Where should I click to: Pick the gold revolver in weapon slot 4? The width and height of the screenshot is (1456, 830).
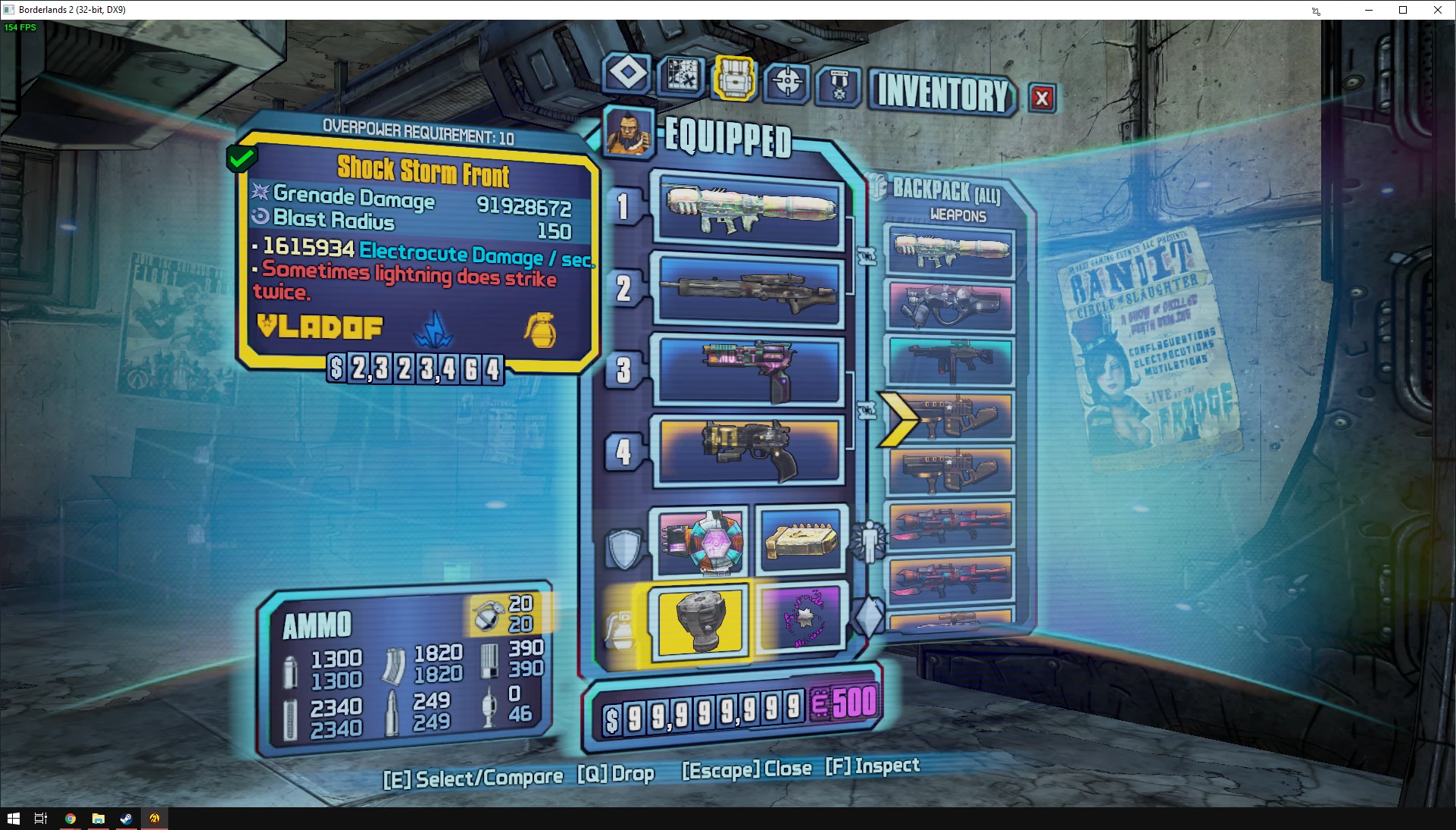pyautogui.click(x=750, y=450)
